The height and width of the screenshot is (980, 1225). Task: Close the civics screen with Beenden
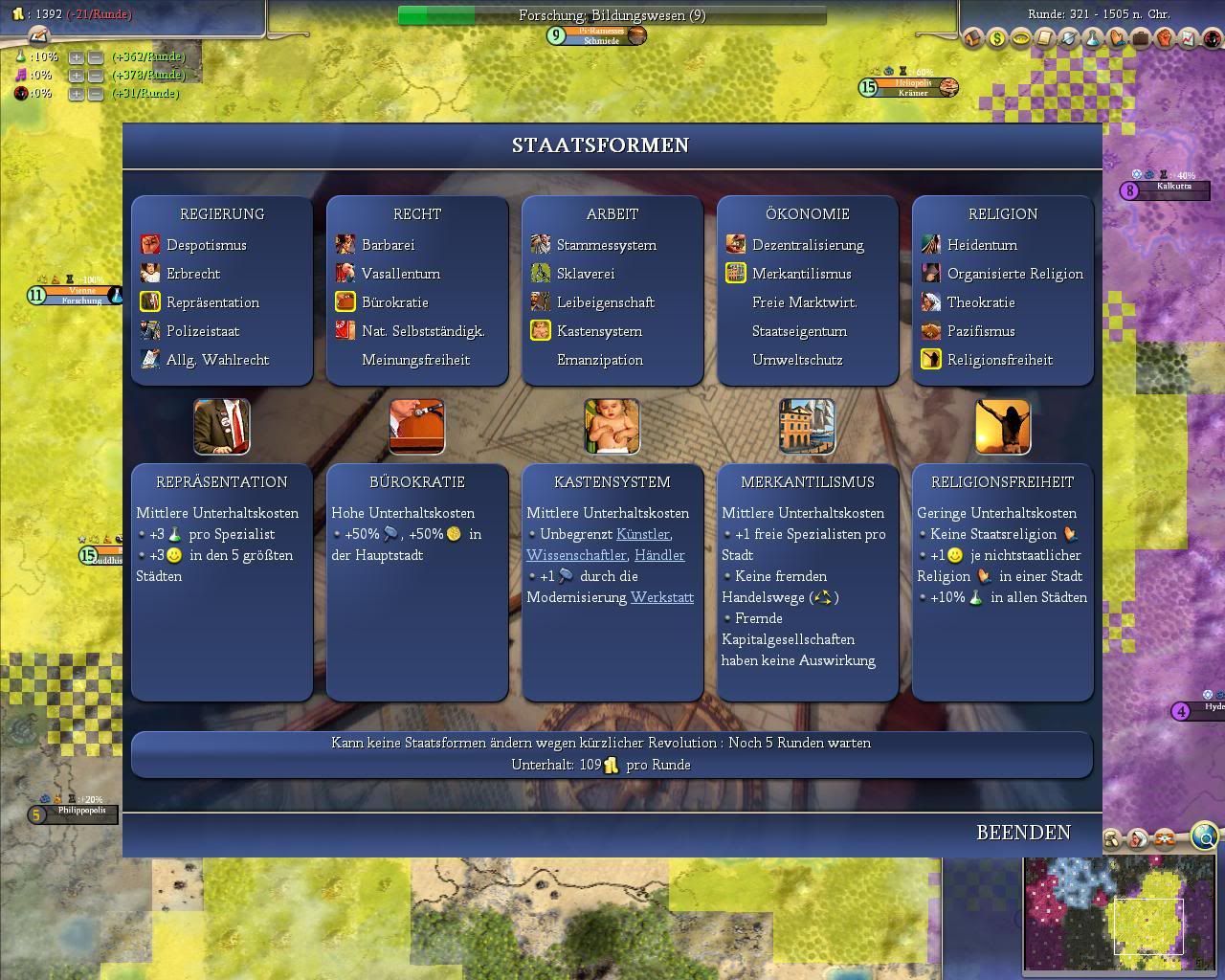[1023, 833]
